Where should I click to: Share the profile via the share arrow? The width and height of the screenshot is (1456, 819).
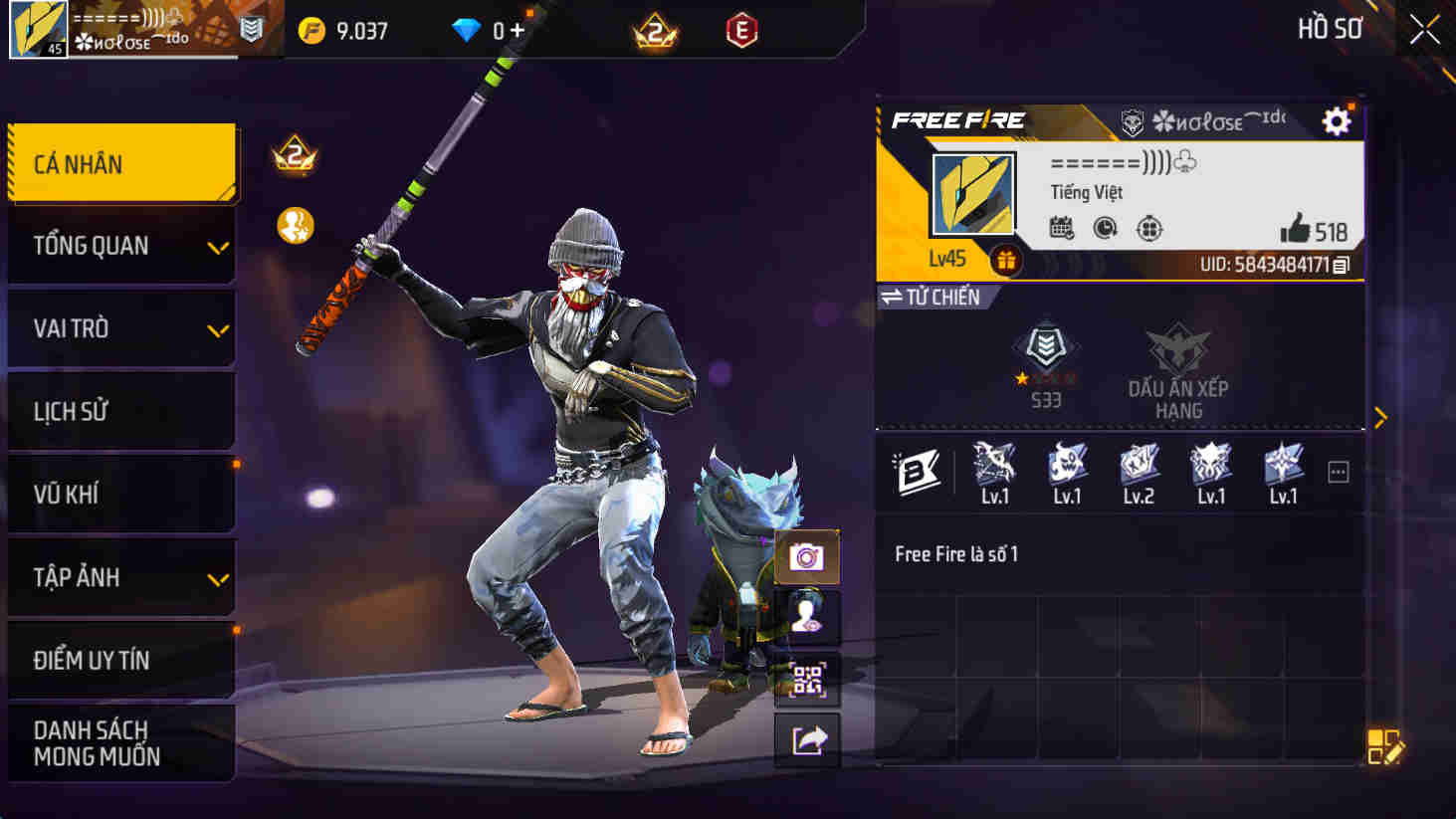click(808, 740)
